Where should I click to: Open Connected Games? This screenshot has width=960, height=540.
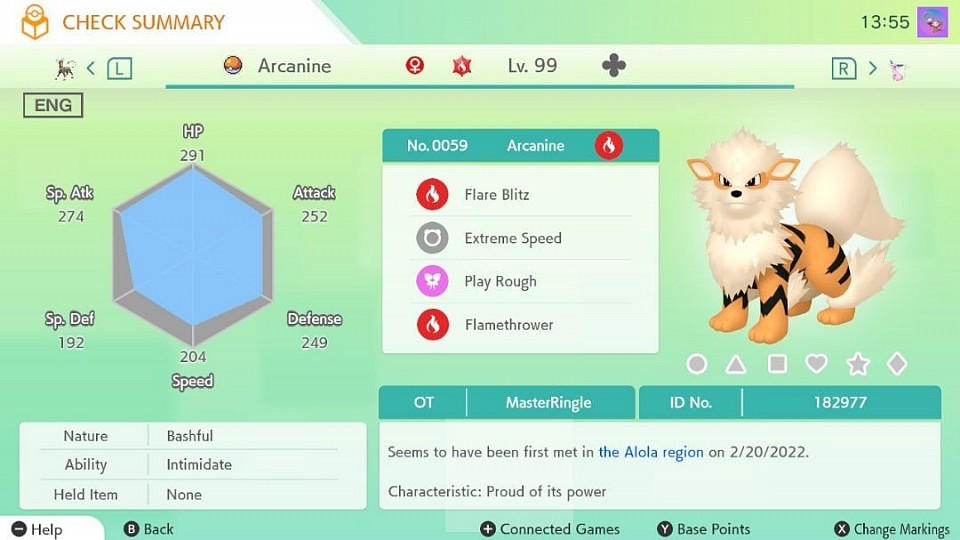550,529
